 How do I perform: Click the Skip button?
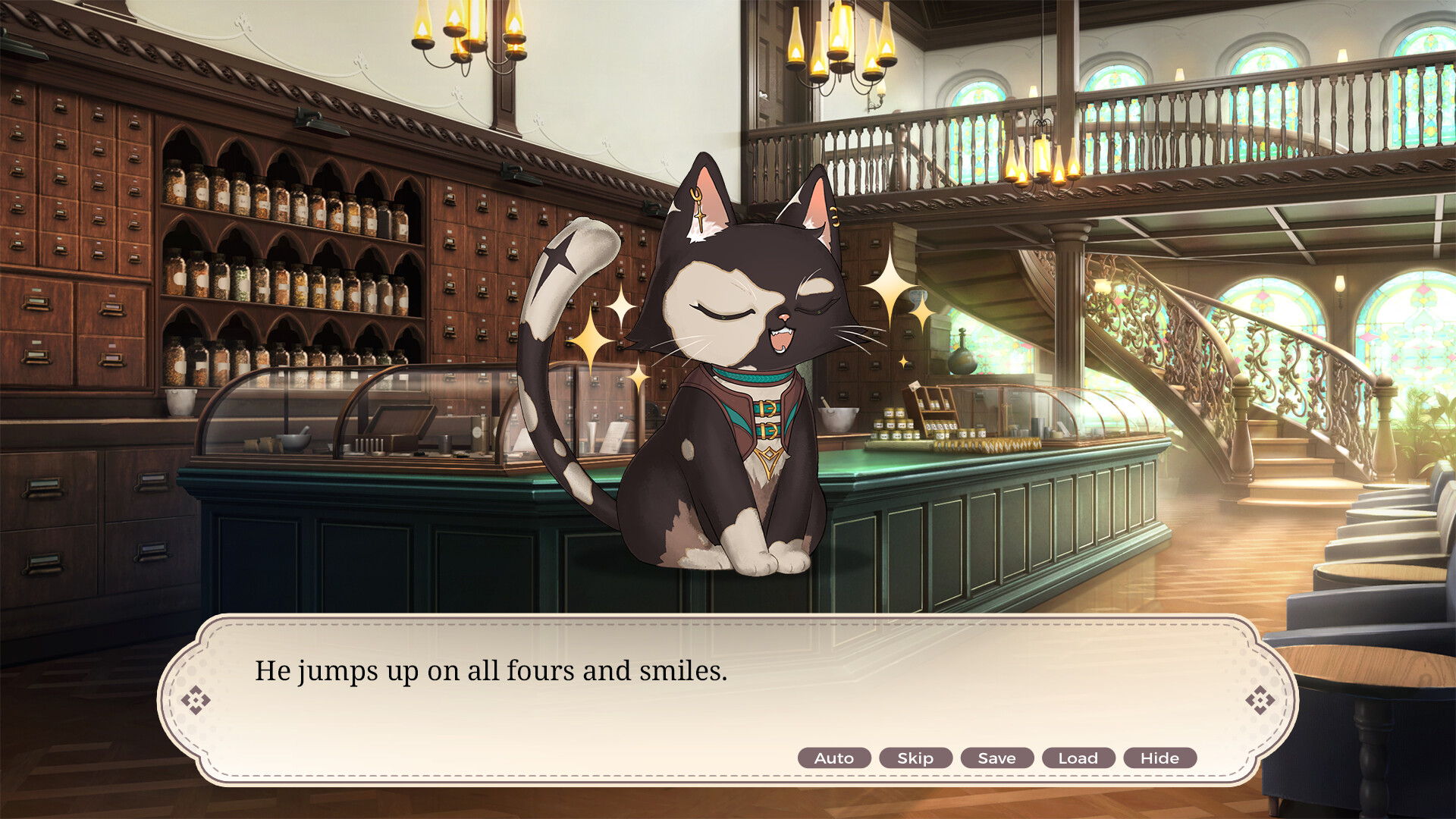[x=915, y=758]
